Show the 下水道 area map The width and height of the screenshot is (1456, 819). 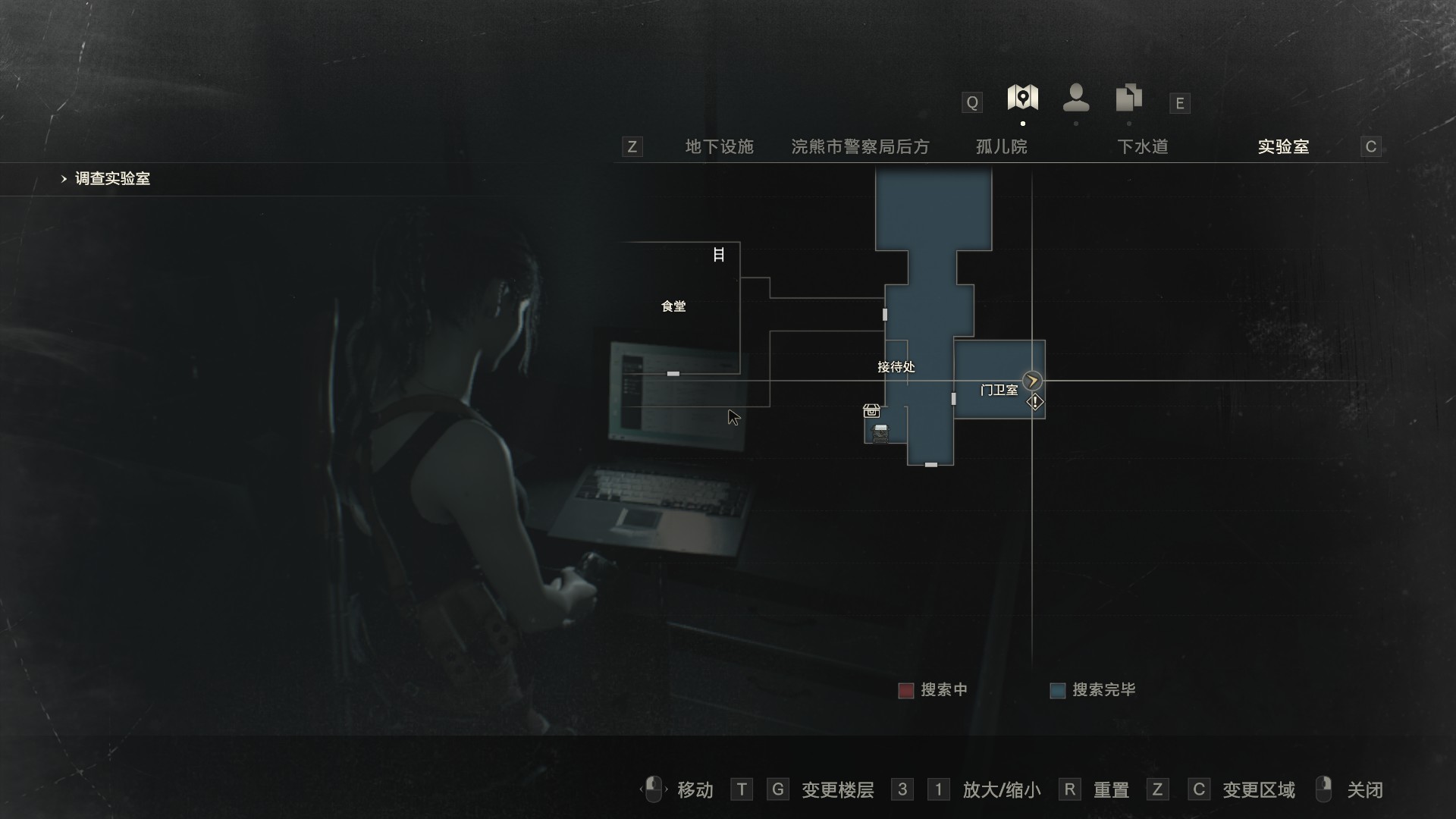[1142, 146]
